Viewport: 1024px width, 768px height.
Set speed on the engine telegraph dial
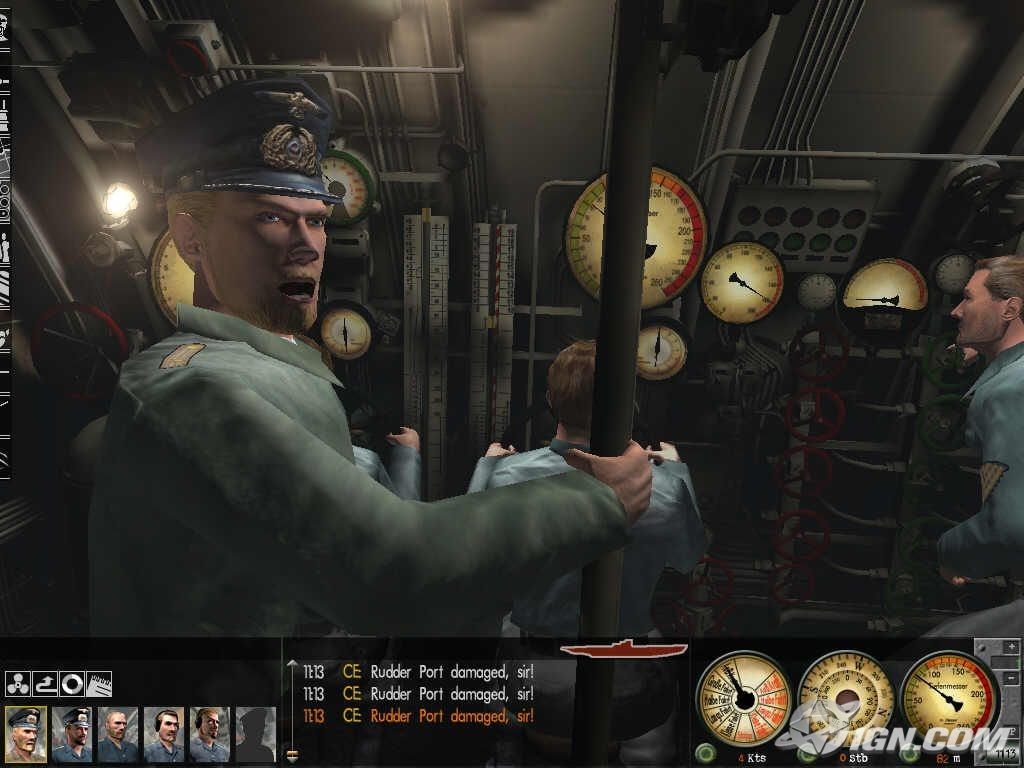744,697
